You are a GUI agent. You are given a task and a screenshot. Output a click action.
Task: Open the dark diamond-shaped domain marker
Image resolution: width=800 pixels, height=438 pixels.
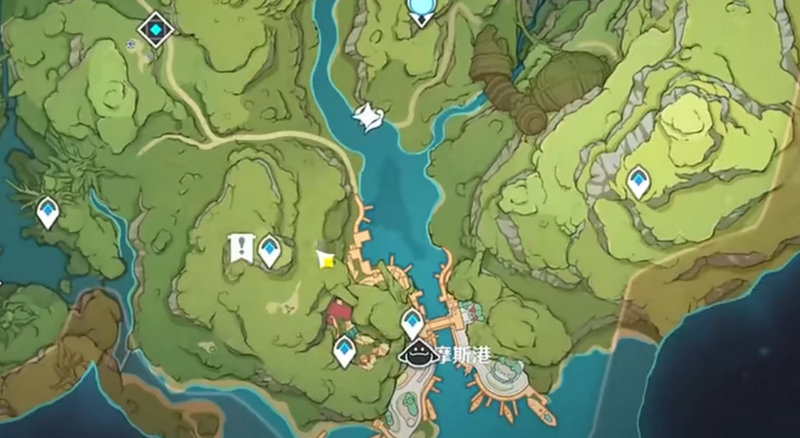tap(156, 29)
